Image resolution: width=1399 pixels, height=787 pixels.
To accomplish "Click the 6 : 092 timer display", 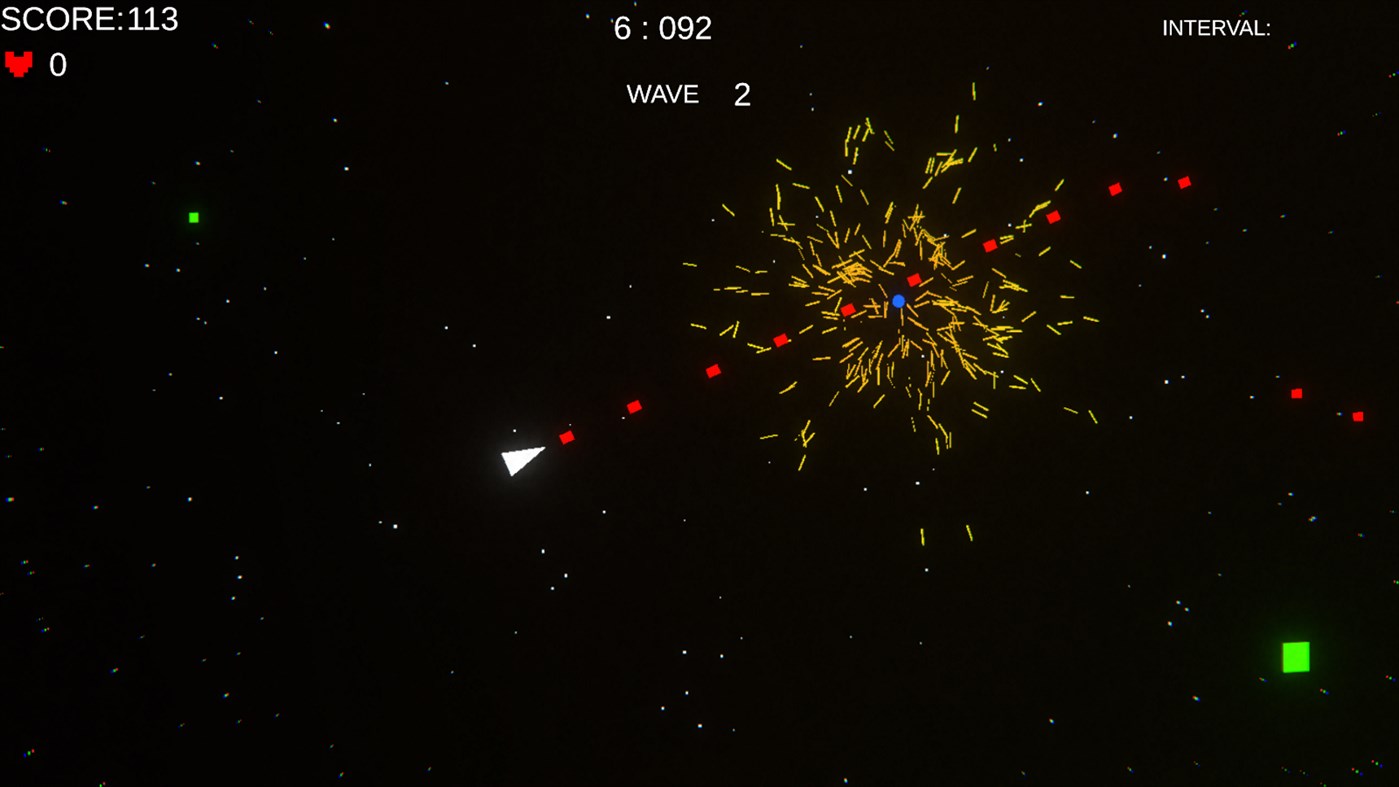I will pyautogui.click(x=662, y=27).
